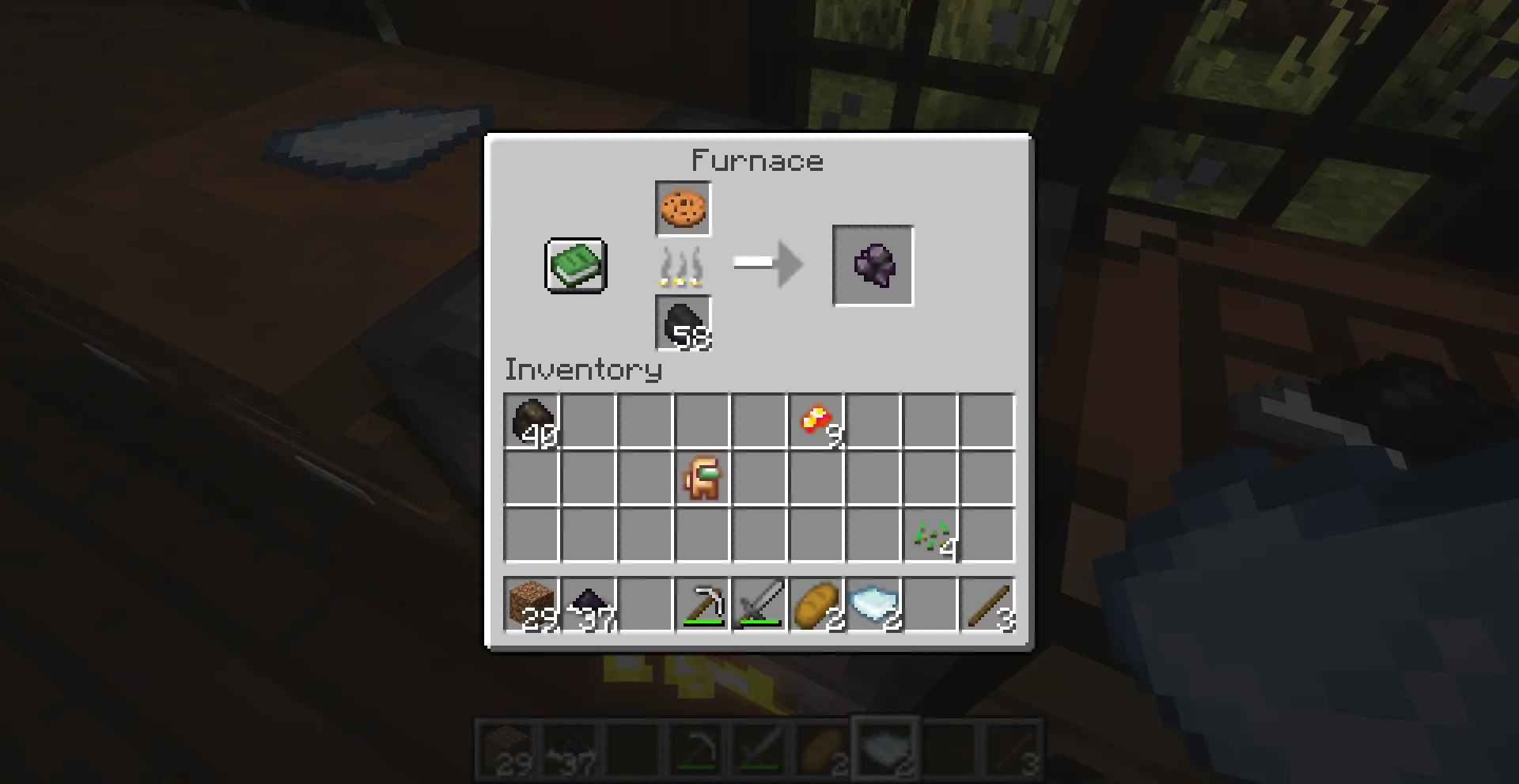The height and width of the screenshot is (784, 1519).
Task: Pick up the seeds stack in inventory
Action: pos(930,535)
